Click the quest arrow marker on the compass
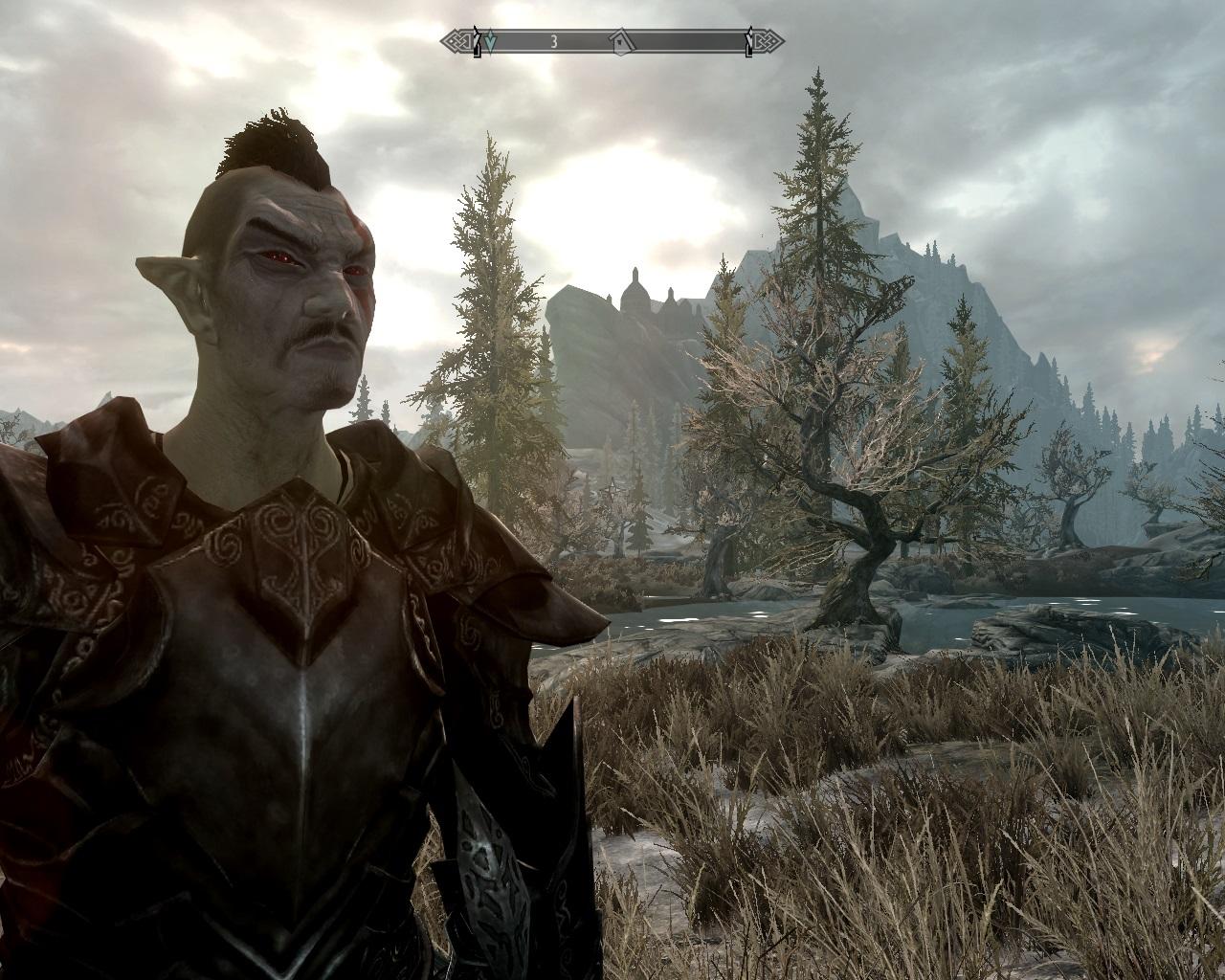 tap(491, 41)
